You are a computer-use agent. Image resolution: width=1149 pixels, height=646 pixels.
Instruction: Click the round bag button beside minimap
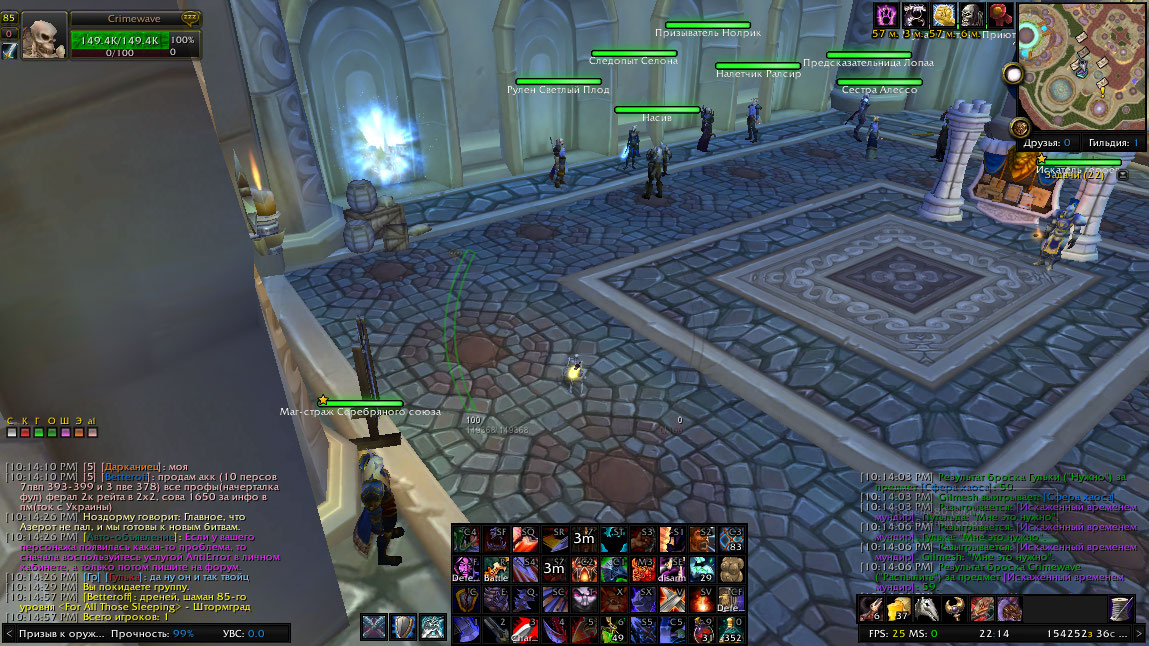click(1020, 127)
